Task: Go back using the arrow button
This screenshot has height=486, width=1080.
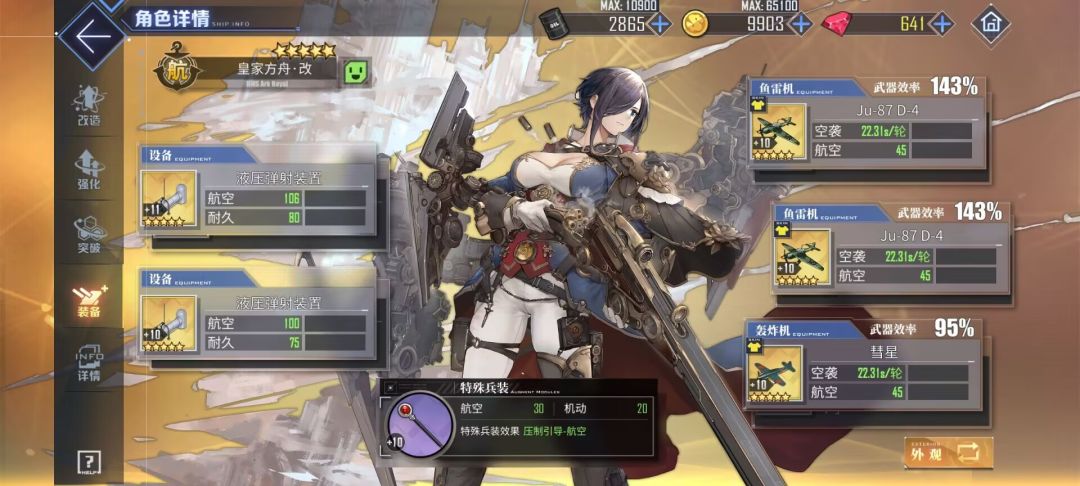Action: tap(92, 37)
